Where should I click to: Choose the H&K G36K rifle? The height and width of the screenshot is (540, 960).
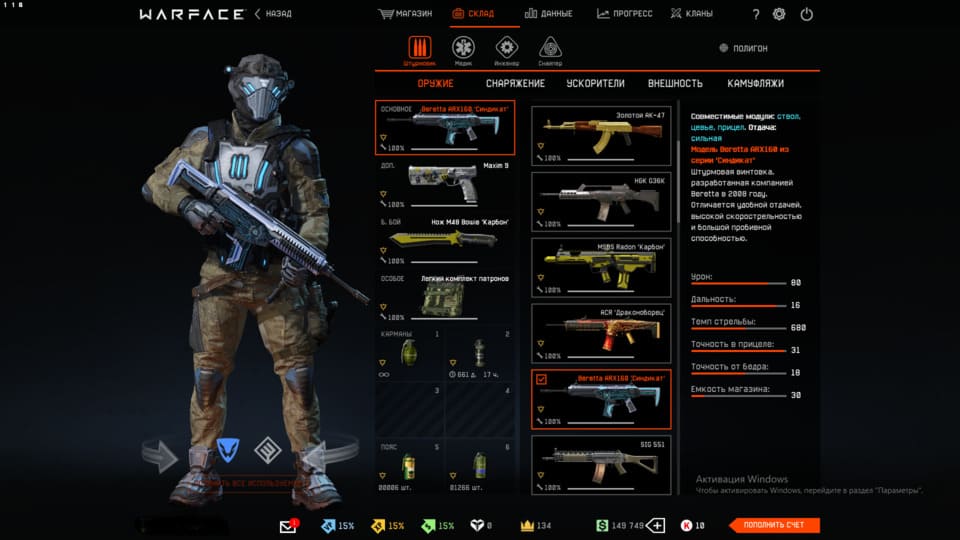599,201
